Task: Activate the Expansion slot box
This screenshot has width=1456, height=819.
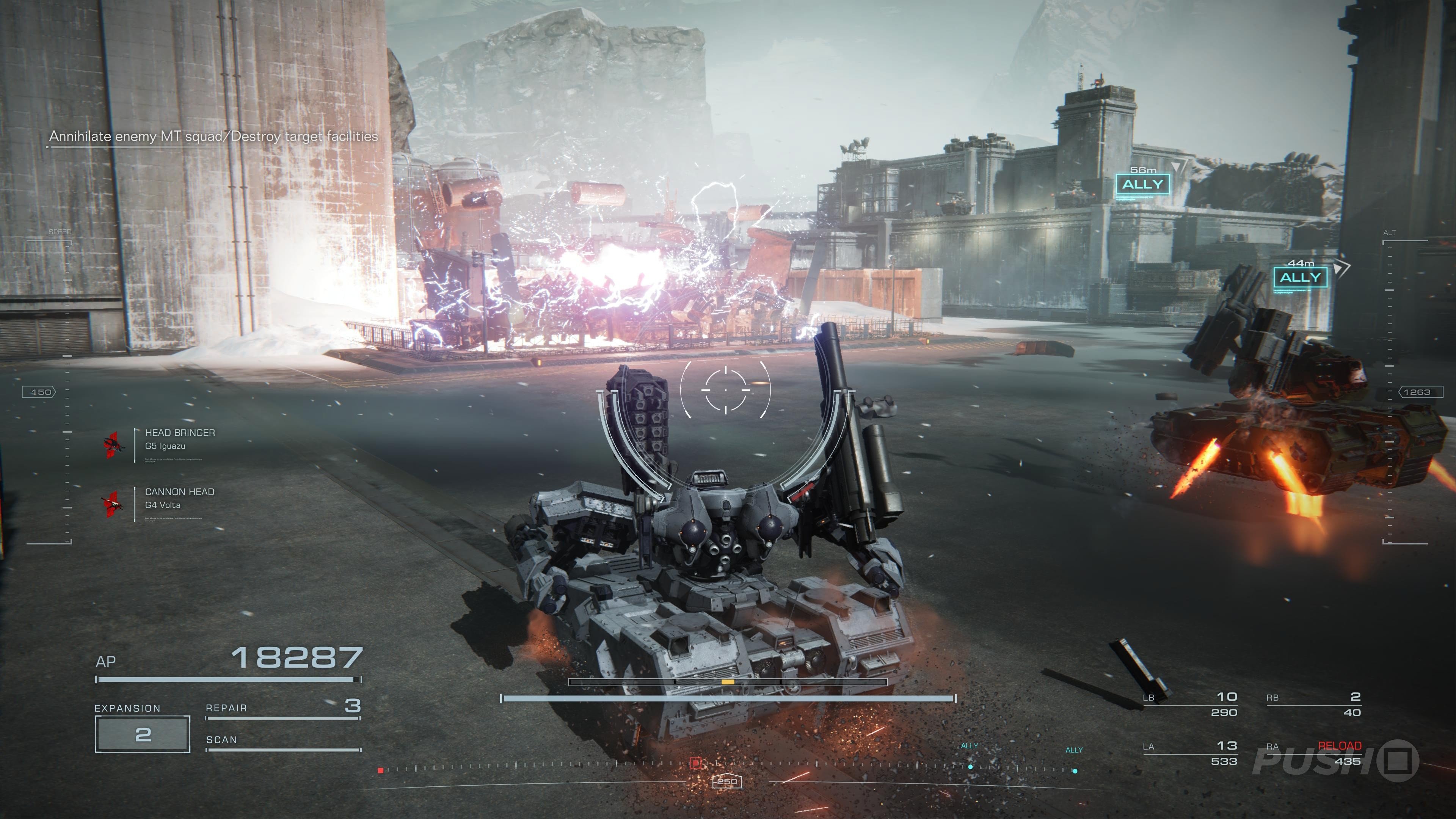Action: click(x=143, y=734)
